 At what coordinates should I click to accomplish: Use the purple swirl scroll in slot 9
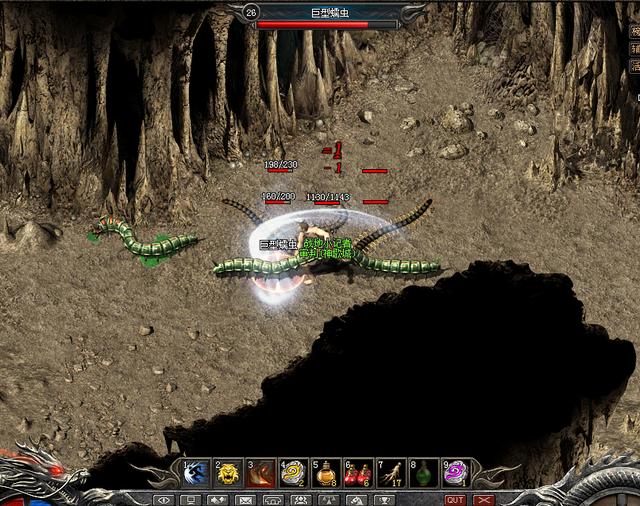coord(455,473)
